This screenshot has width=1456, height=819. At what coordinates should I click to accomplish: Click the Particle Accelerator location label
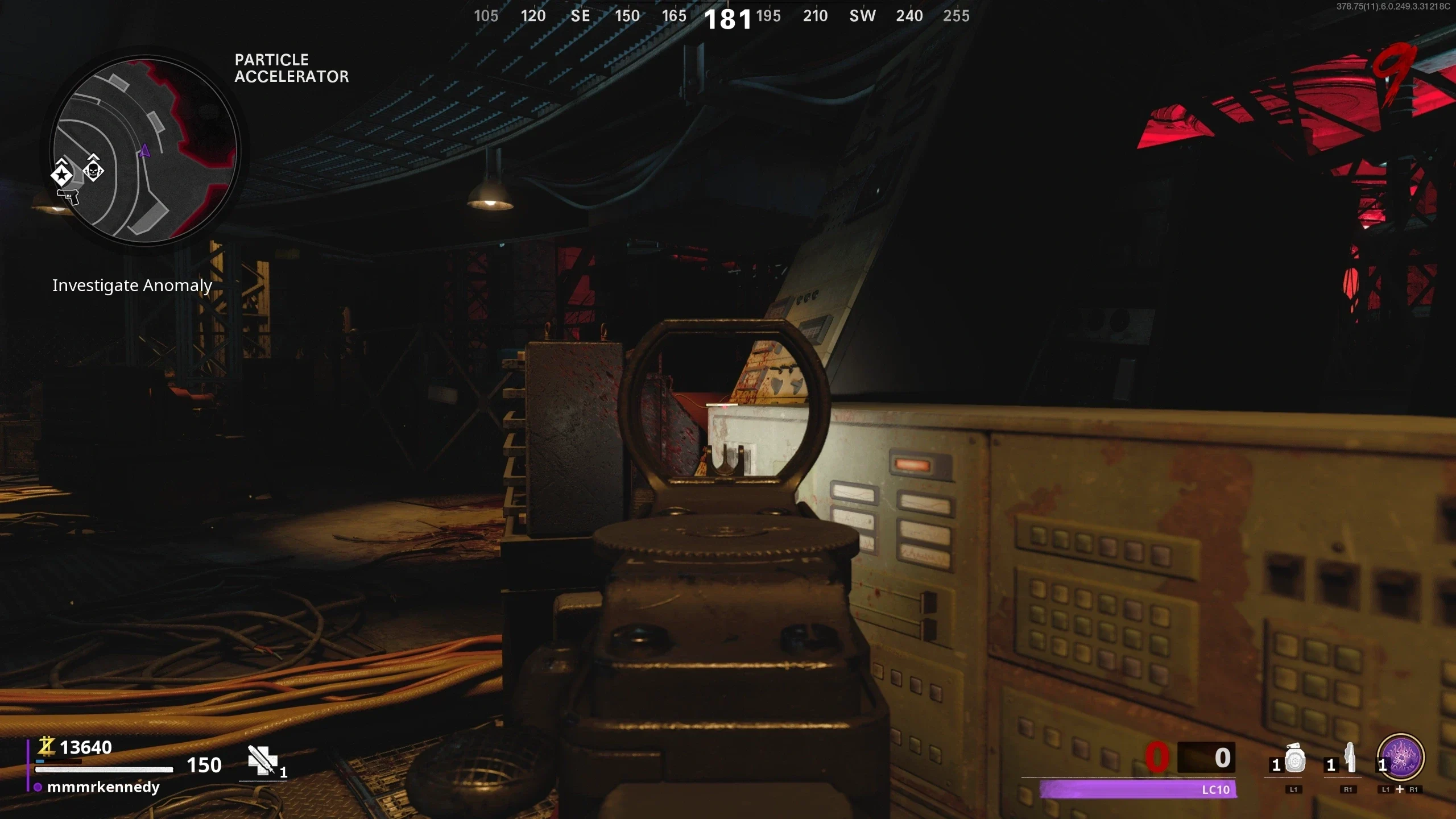pyautogui.click(x=291, y=68)
